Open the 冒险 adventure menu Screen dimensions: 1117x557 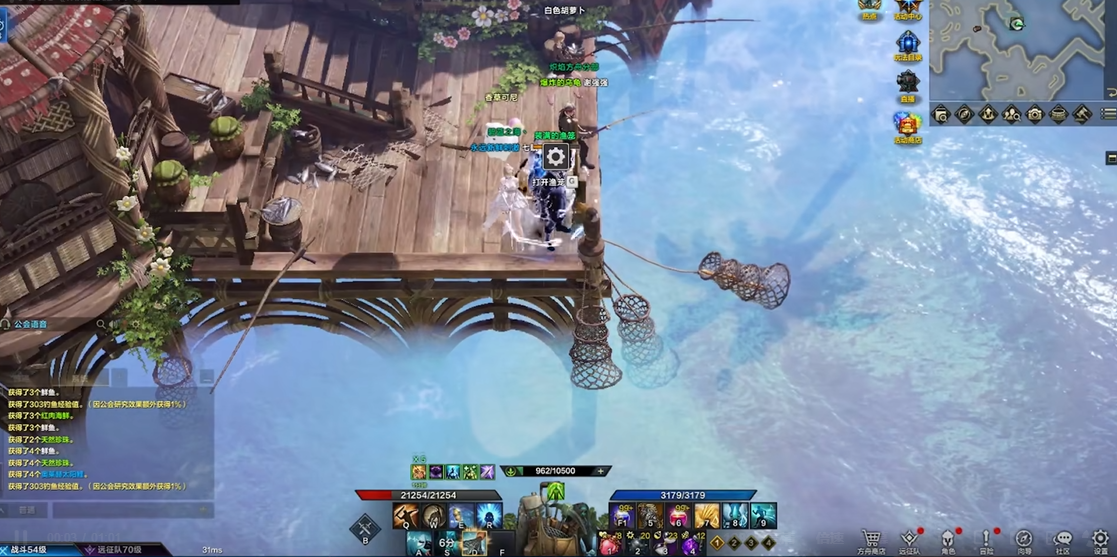[986, 540]
